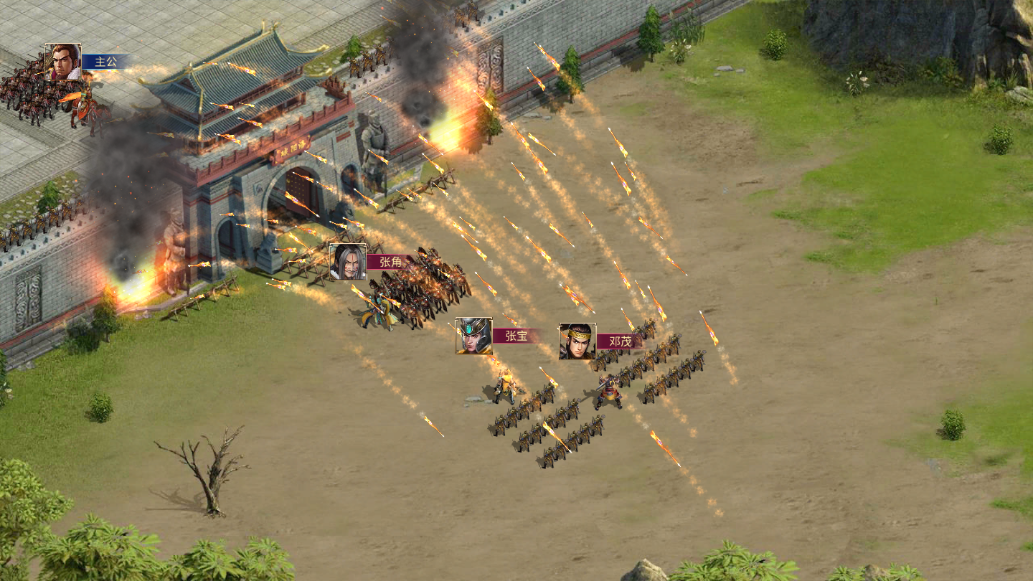Select the 张角 general portrait
This screenshot has width=1033, height=581.
coord(348,261)
